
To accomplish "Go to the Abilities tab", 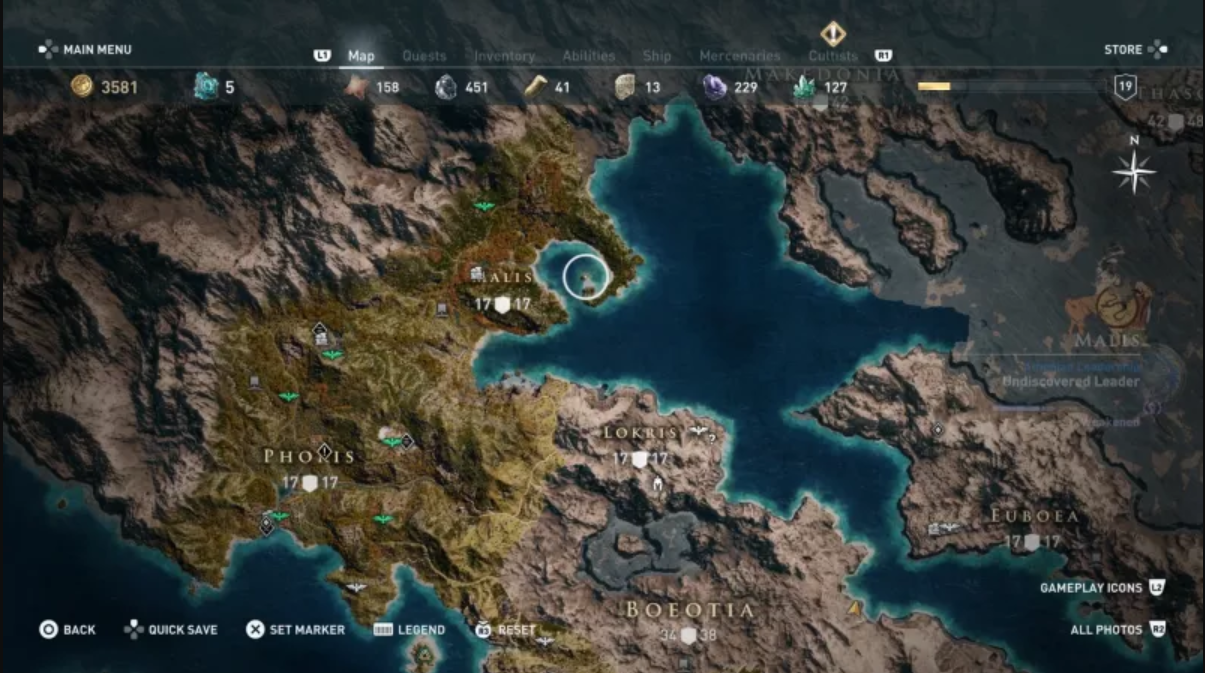I will click(x=588, y=56).
